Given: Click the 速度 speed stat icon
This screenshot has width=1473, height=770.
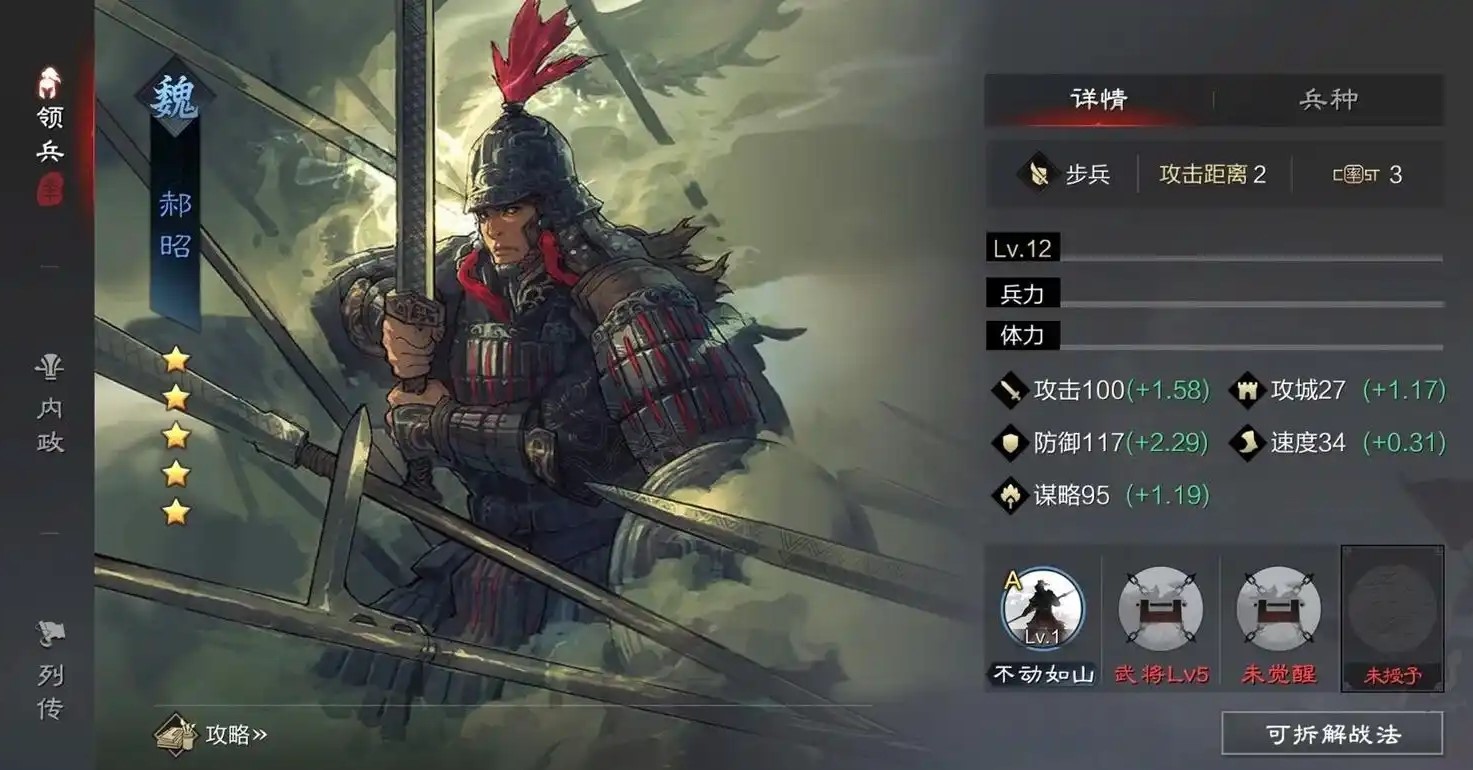Looking at the screenshot, I should pos(1246,443).
